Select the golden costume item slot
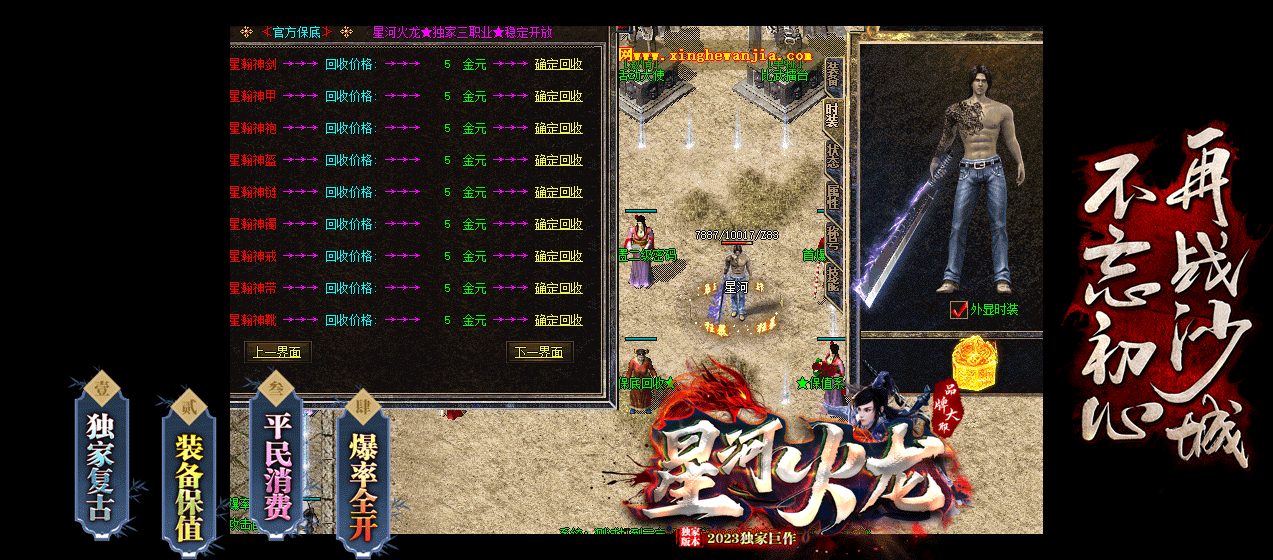This screenshot has height=560, width=1273. 972,360
